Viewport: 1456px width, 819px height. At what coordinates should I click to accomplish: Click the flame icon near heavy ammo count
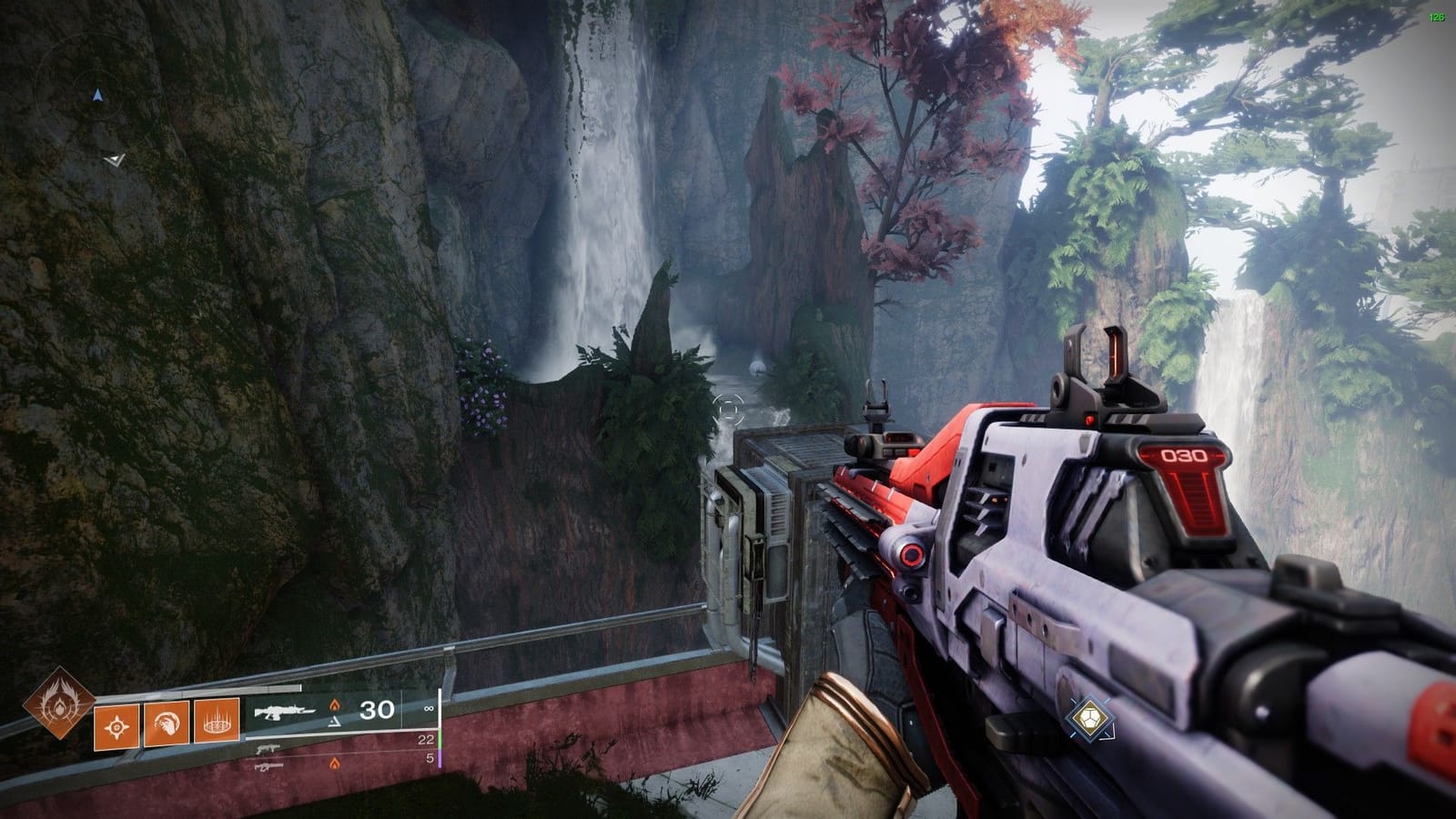[336, 763]
